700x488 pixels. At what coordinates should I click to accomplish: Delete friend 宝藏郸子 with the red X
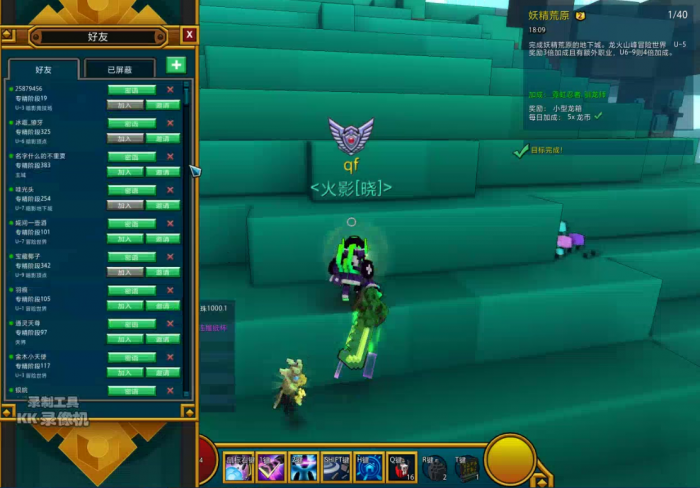tap(170, 258)
